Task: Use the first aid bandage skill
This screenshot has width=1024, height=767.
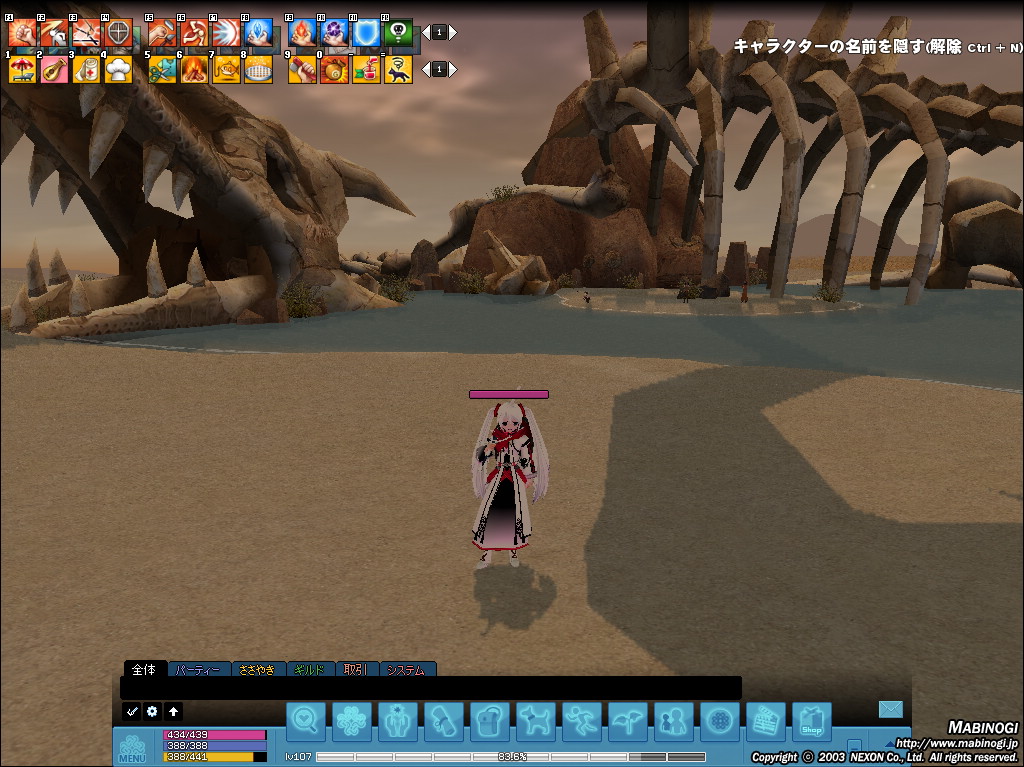Action: [87, 69]
